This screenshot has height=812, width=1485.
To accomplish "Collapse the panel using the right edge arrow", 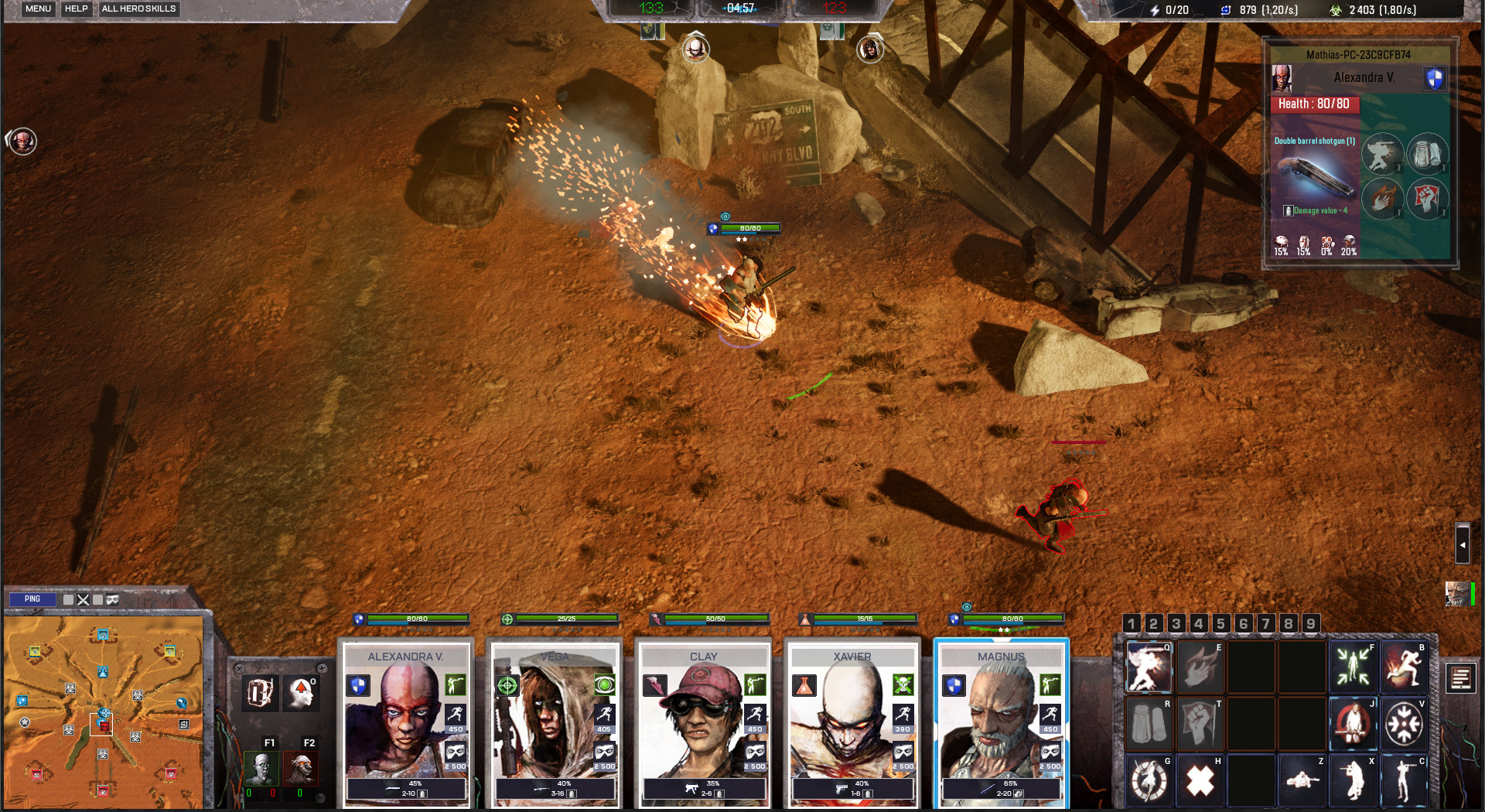I will click(x=1462, y=544).
